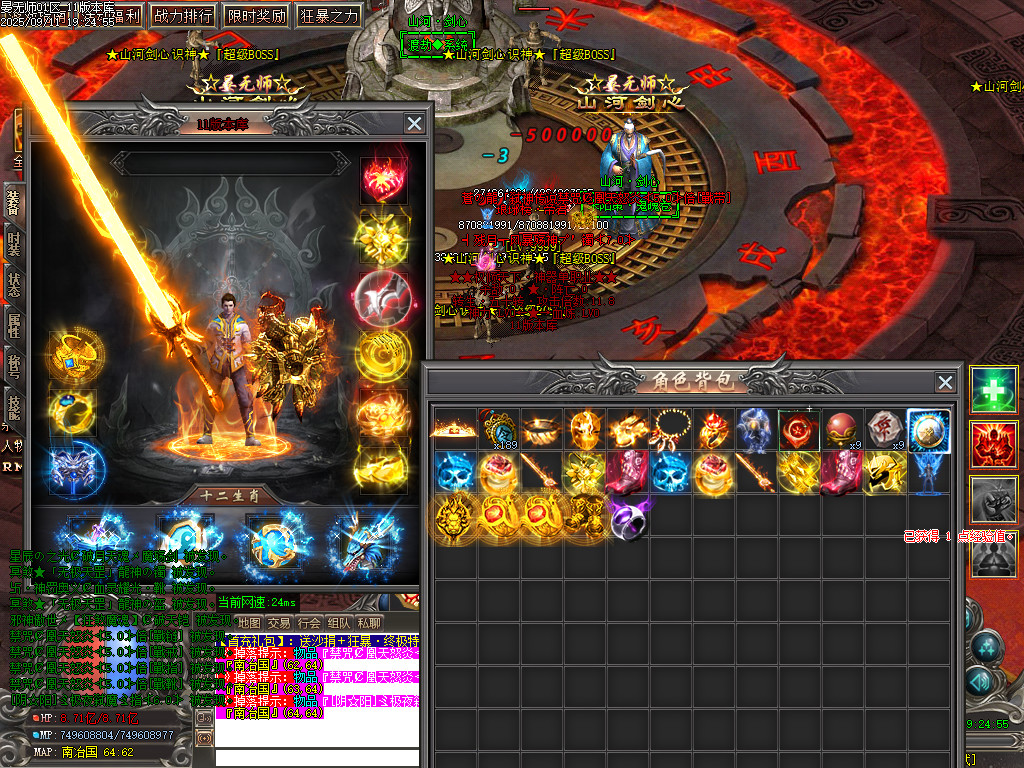1024x768 pixels.
Task: Close the 角色背包 inventory window
Action: coord(945,382)
